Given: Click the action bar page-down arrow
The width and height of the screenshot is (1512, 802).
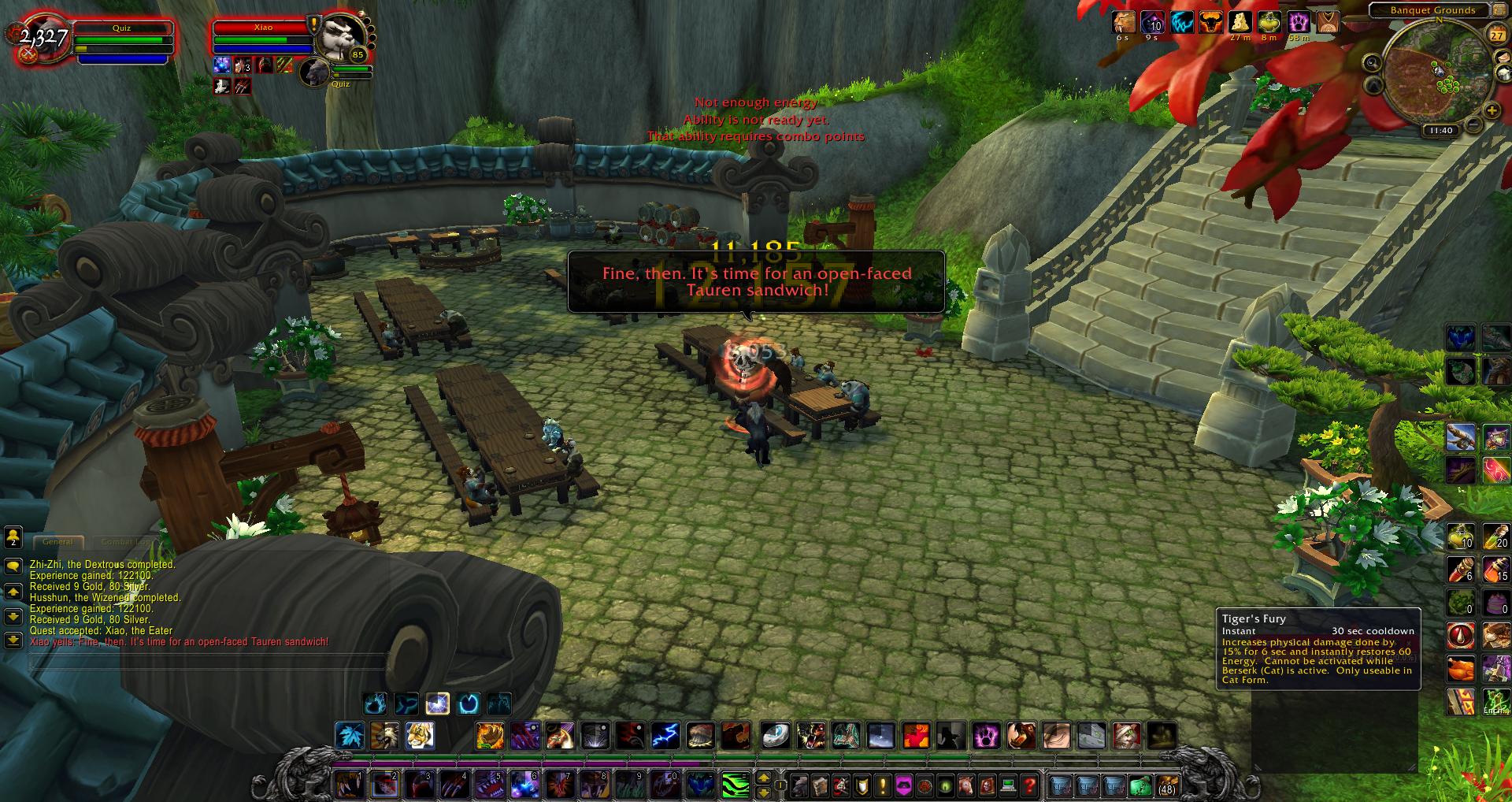Looking at the screenshot, I should [763, 793].
